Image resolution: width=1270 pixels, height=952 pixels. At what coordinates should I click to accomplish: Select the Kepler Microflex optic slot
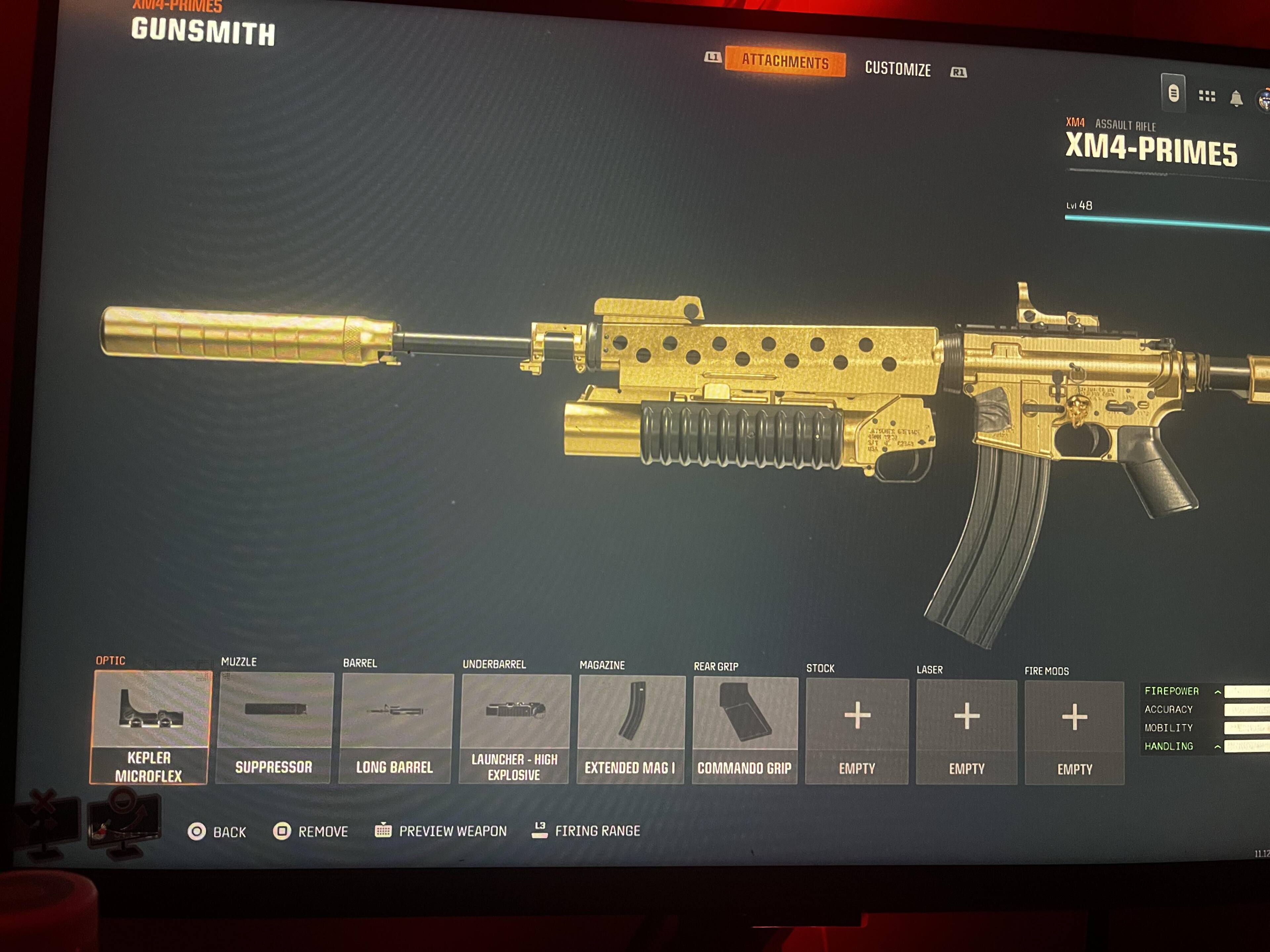pos(149,727)
